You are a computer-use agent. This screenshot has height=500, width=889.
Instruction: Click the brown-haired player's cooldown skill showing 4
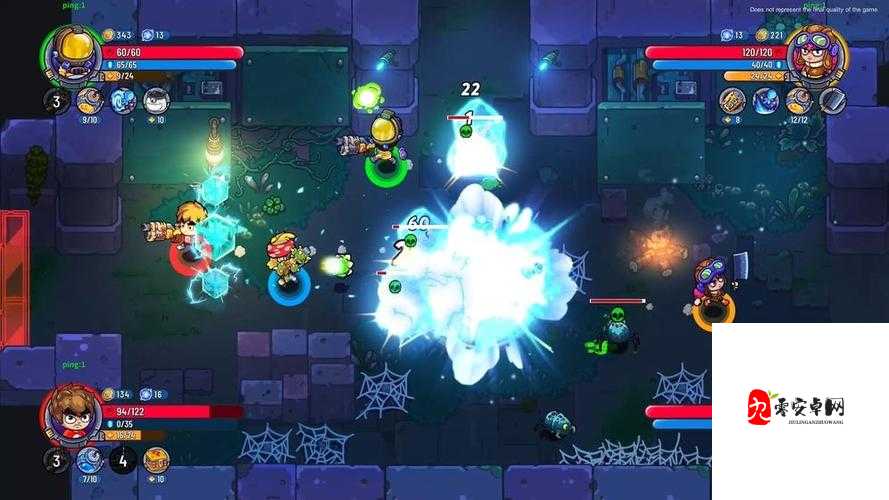pyautogui.click(x=123, y=460)
